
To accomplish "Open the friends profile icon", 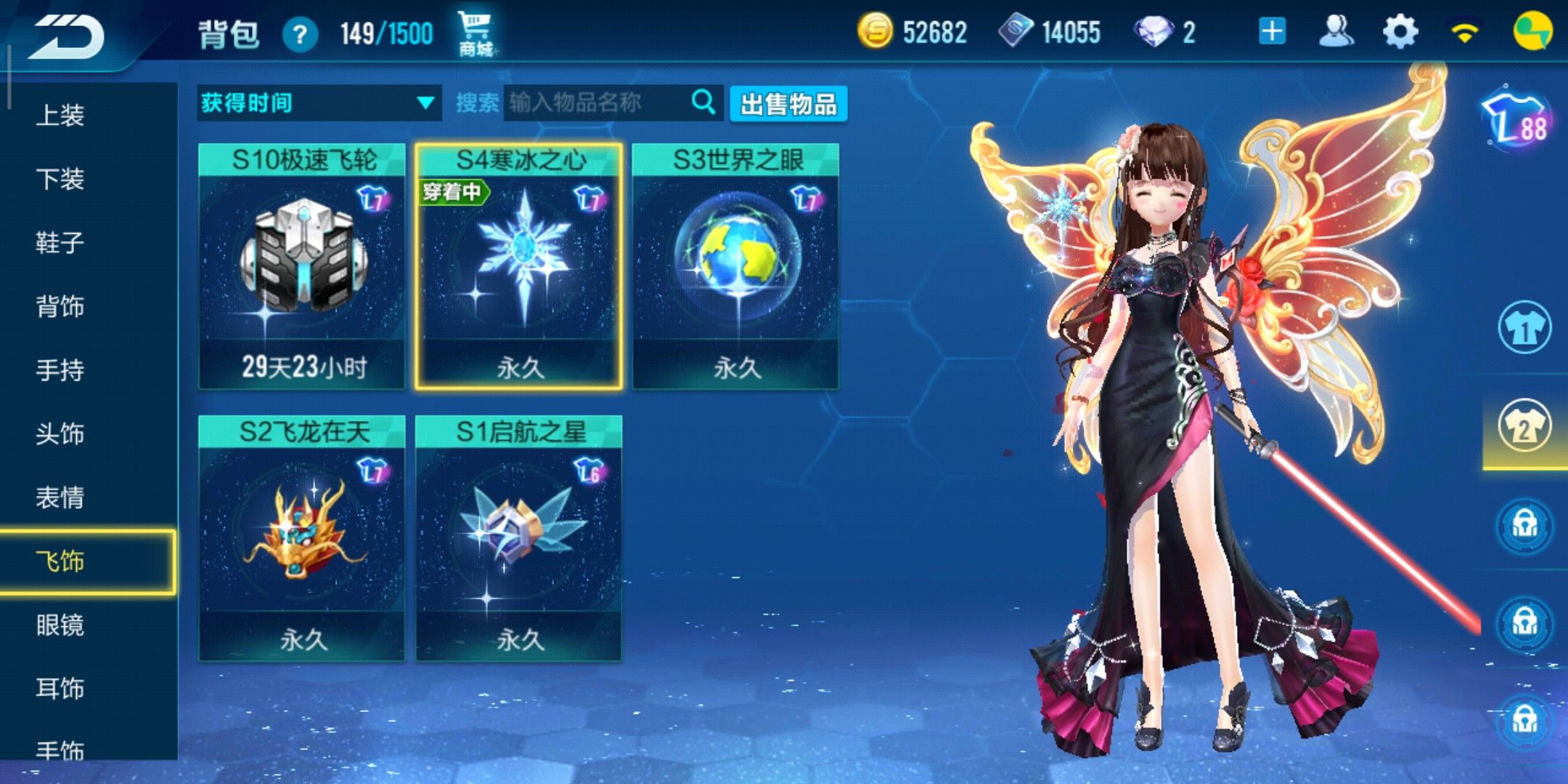I will tap(1336, 33).
